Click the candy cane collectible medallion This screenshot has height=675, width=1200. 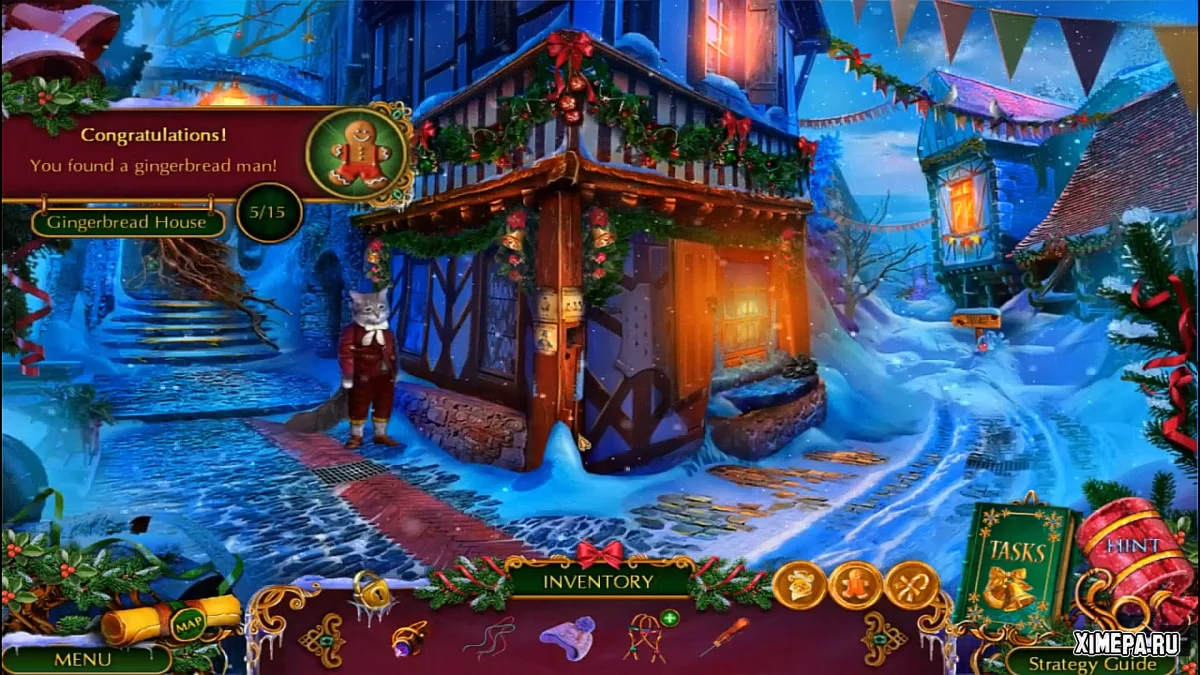pos(912,587)
